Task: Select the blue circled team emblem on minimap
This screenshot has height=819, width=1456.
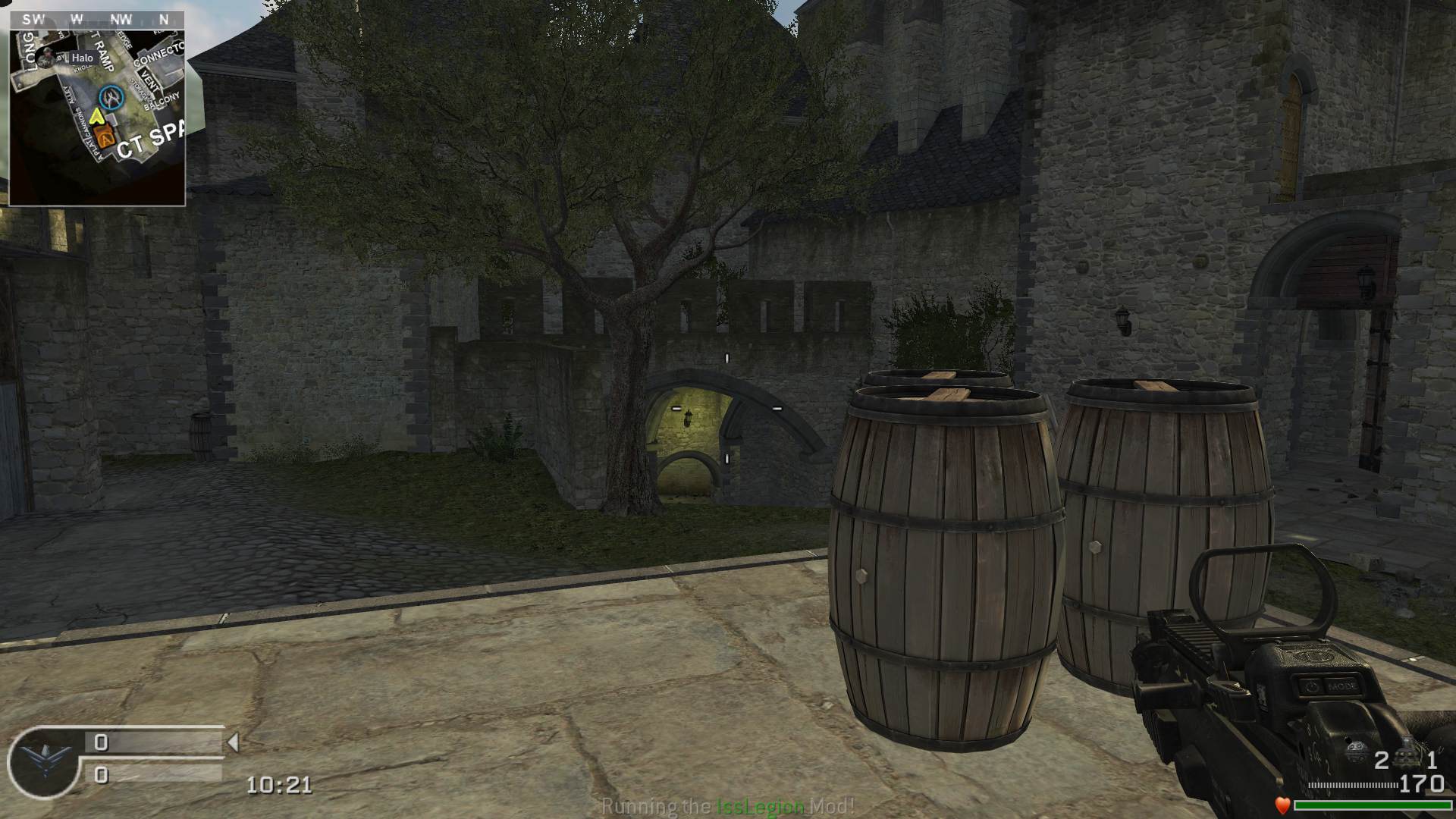Action: 112,96
